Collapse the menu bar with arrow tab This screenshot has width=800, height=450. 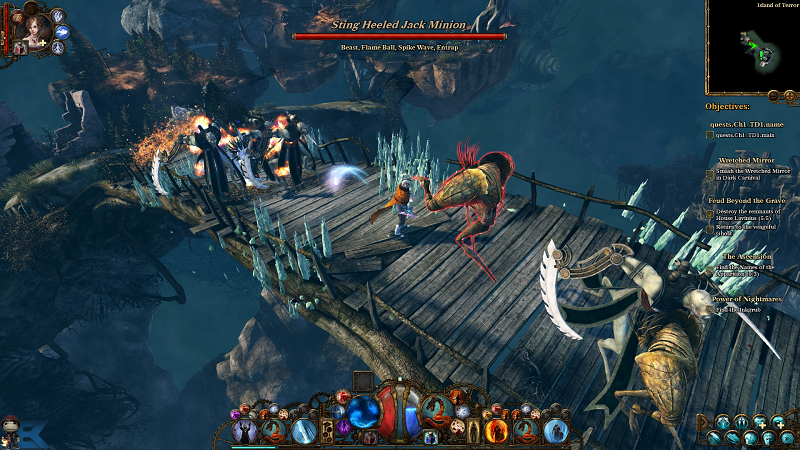tap(705, 421)
